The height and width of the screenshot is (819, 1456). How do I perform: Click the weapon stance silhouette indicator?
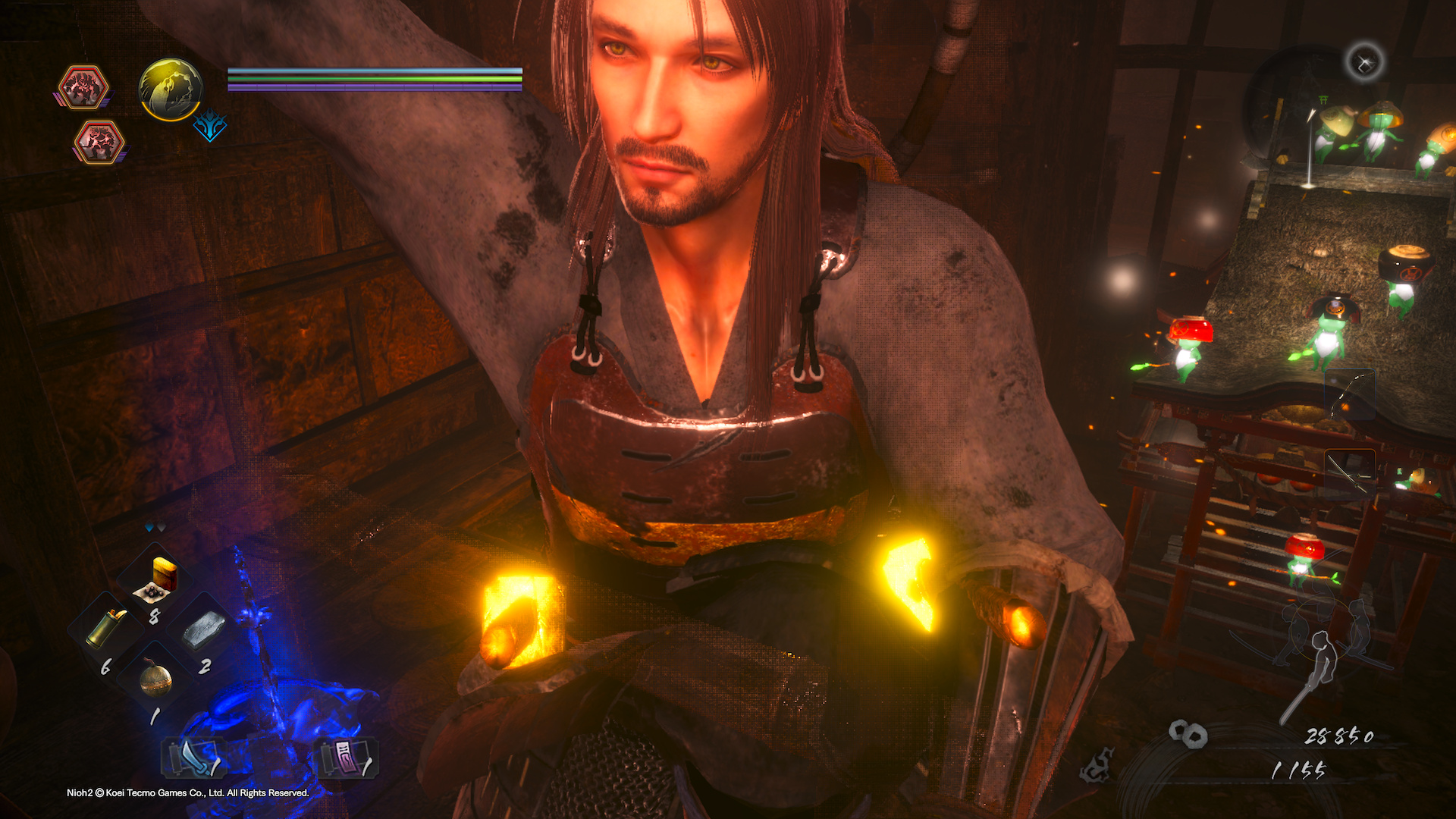[x=1323, y=645]
